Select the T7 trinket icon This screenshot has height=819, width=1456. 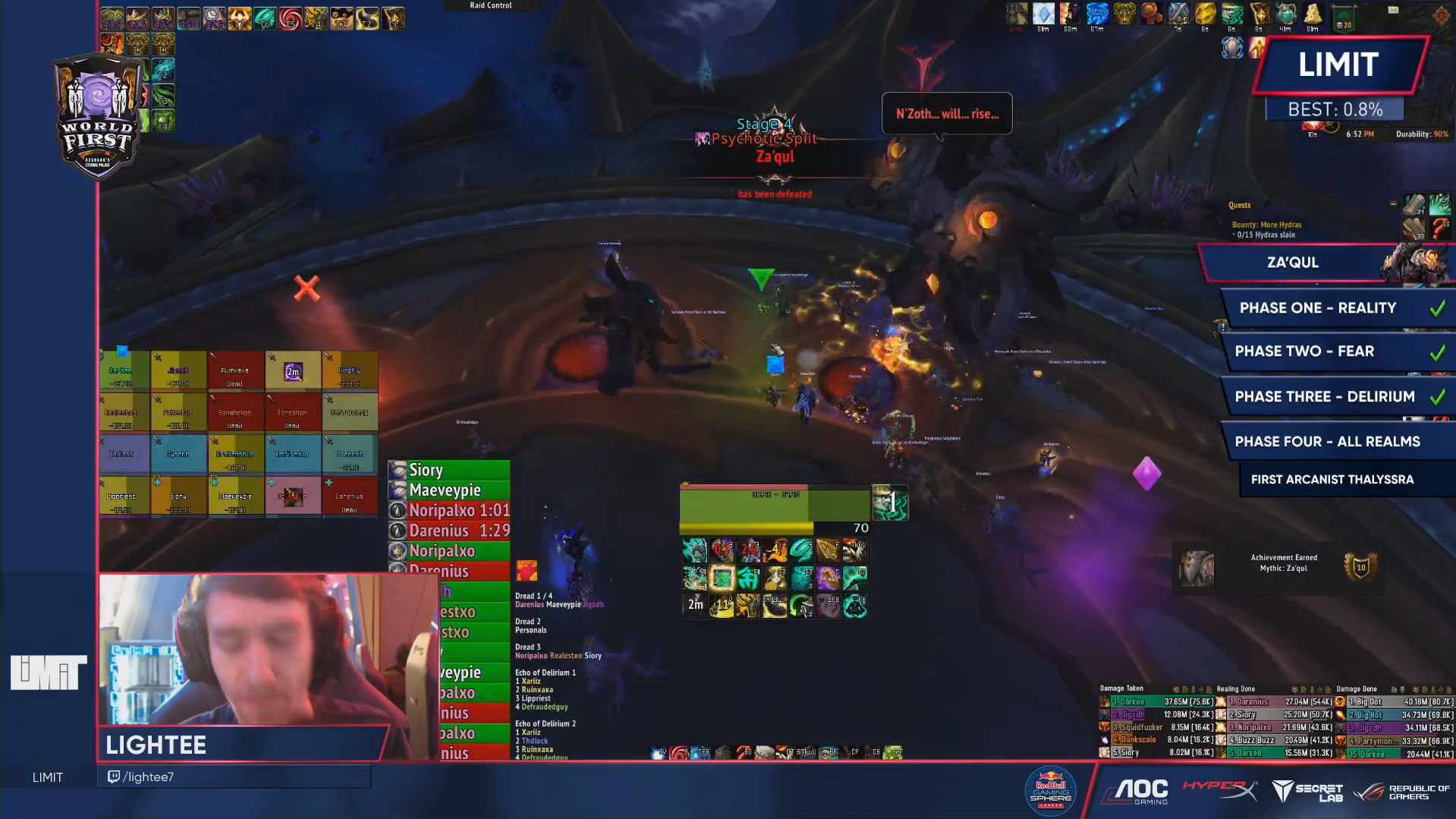[x=240, y=19]
